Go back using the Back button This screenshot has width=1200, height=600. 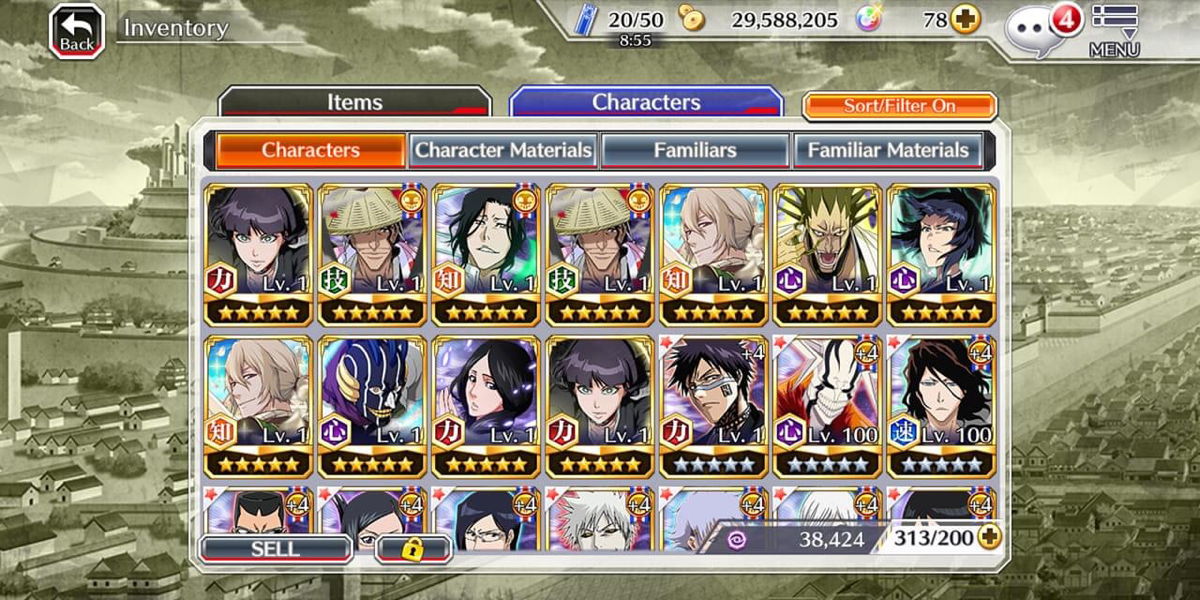[x=77, y=31]
